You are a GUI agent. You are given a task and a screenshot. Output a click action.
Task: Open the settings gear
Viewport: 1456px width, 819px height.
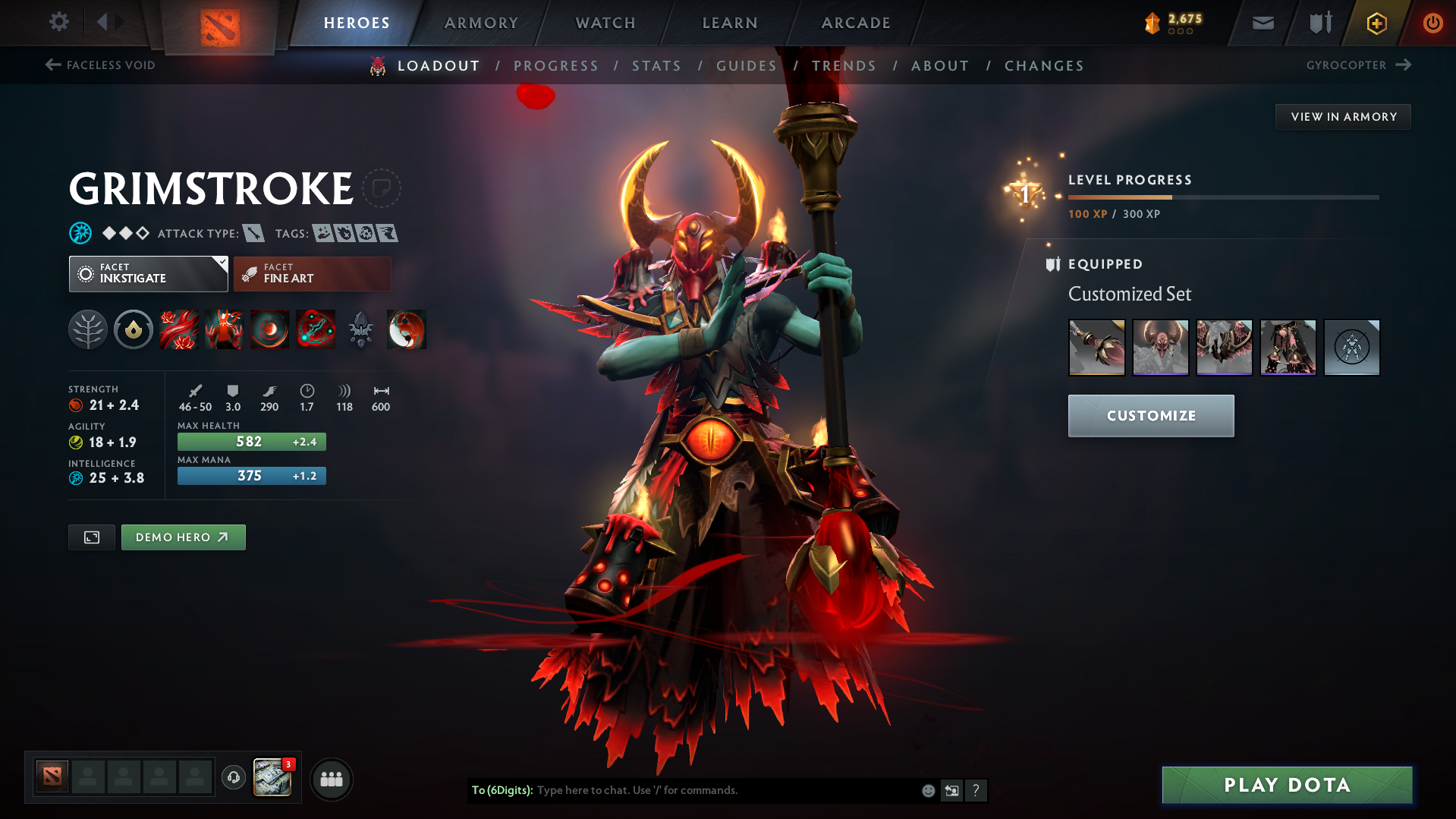pos(58,22)
